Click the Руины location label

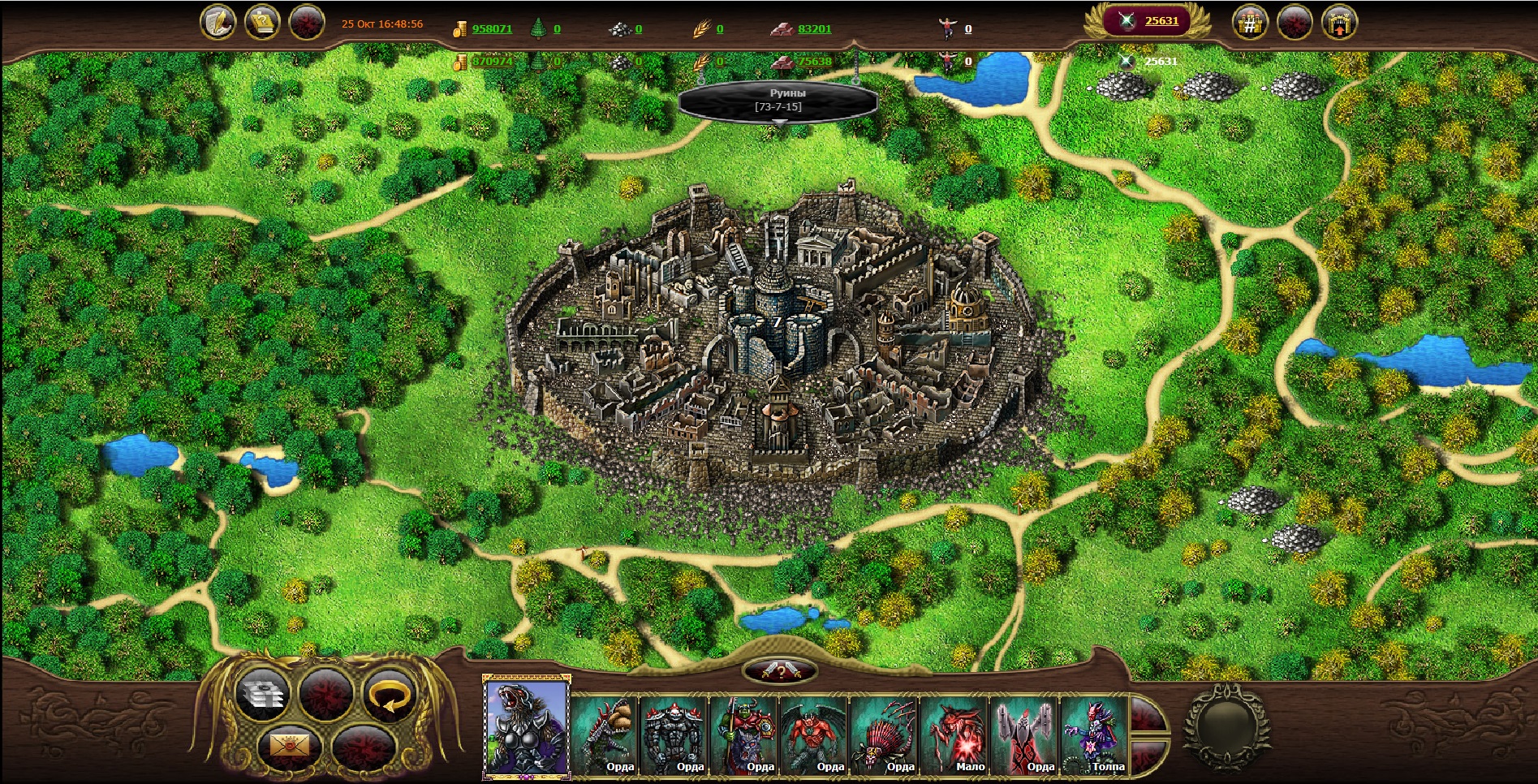coord(778,100)
